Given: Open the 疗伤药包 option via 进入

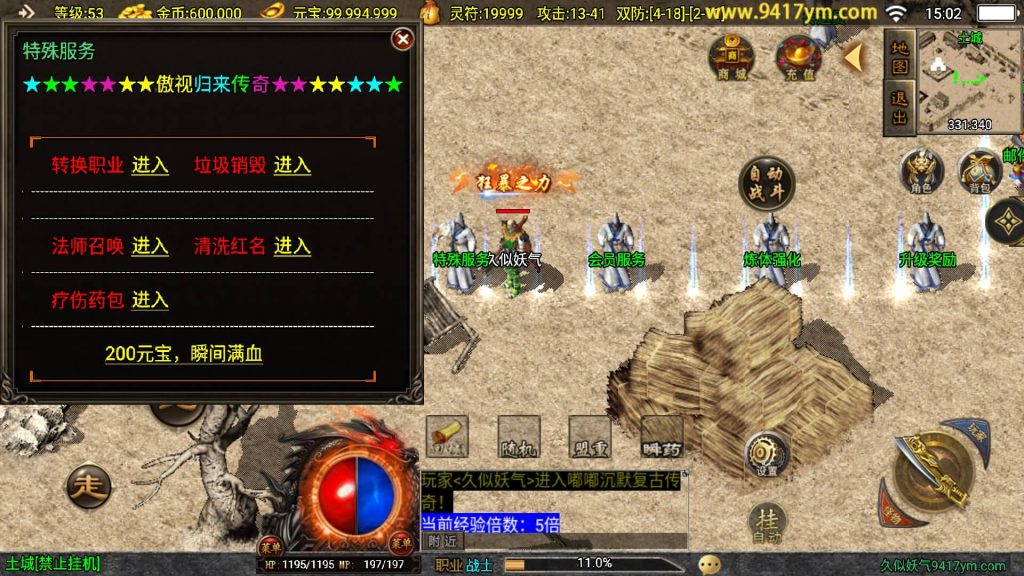Looking at the screenshot, I should 150,300.
